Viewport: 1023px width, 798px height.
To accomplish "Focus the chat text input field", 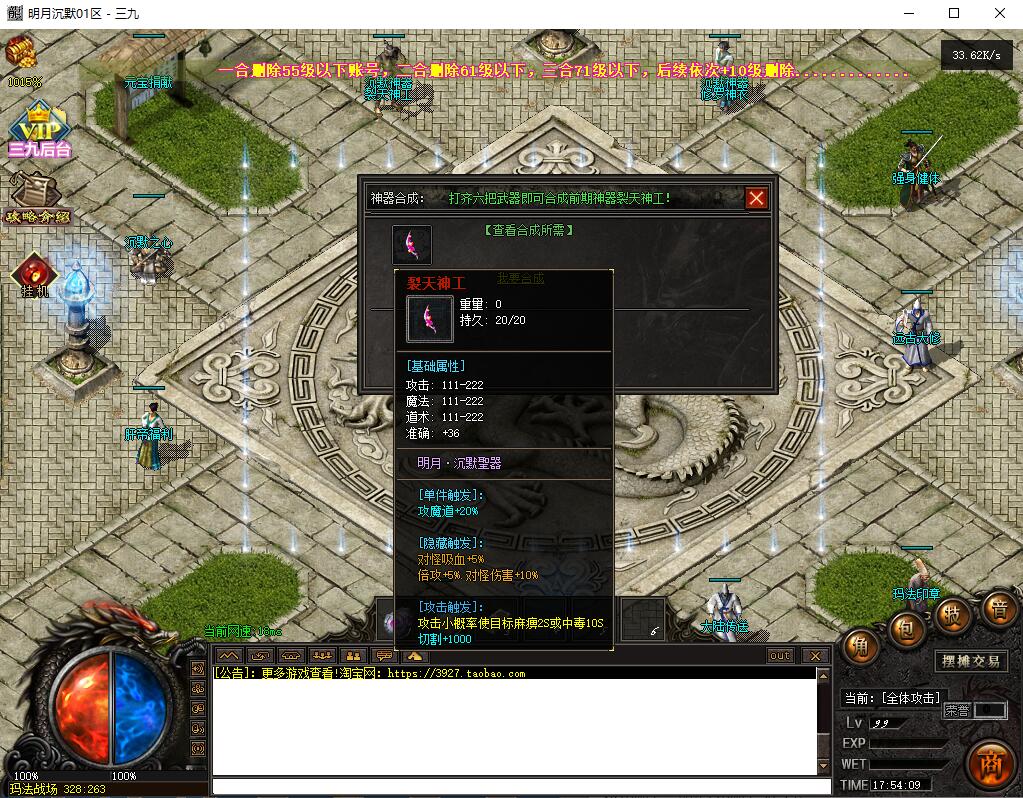I will pyautogui.click(x=520, y=786).
